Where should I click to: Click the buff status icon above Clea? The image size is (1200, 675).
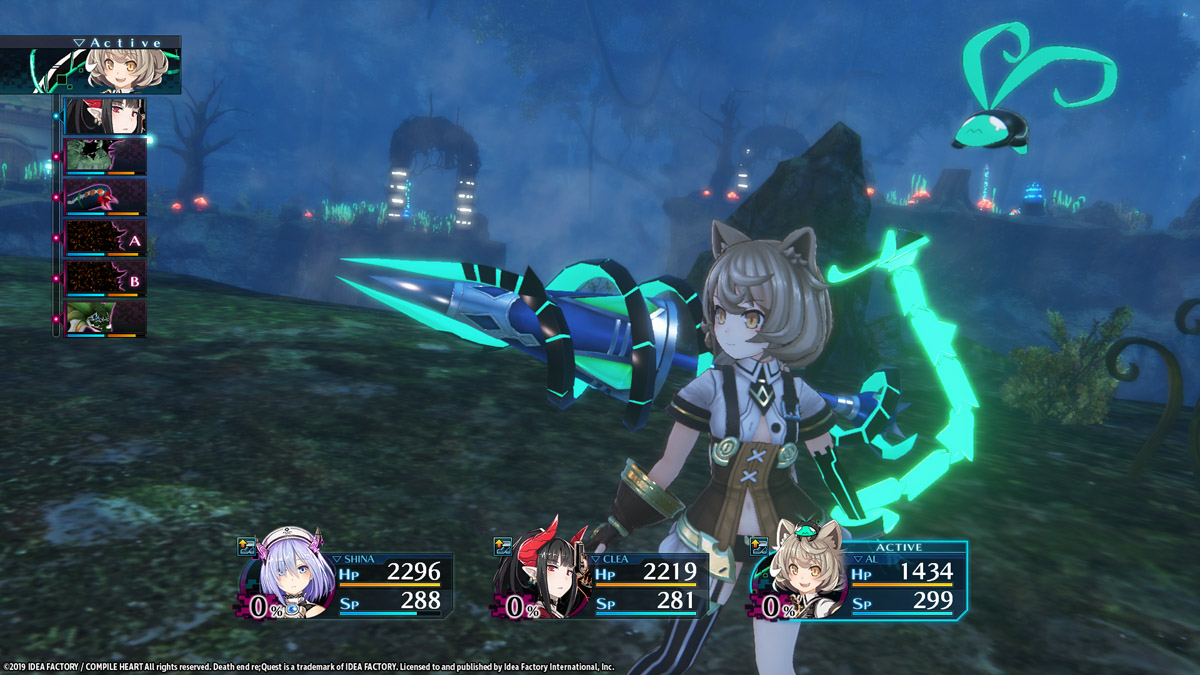click(503, 546)
